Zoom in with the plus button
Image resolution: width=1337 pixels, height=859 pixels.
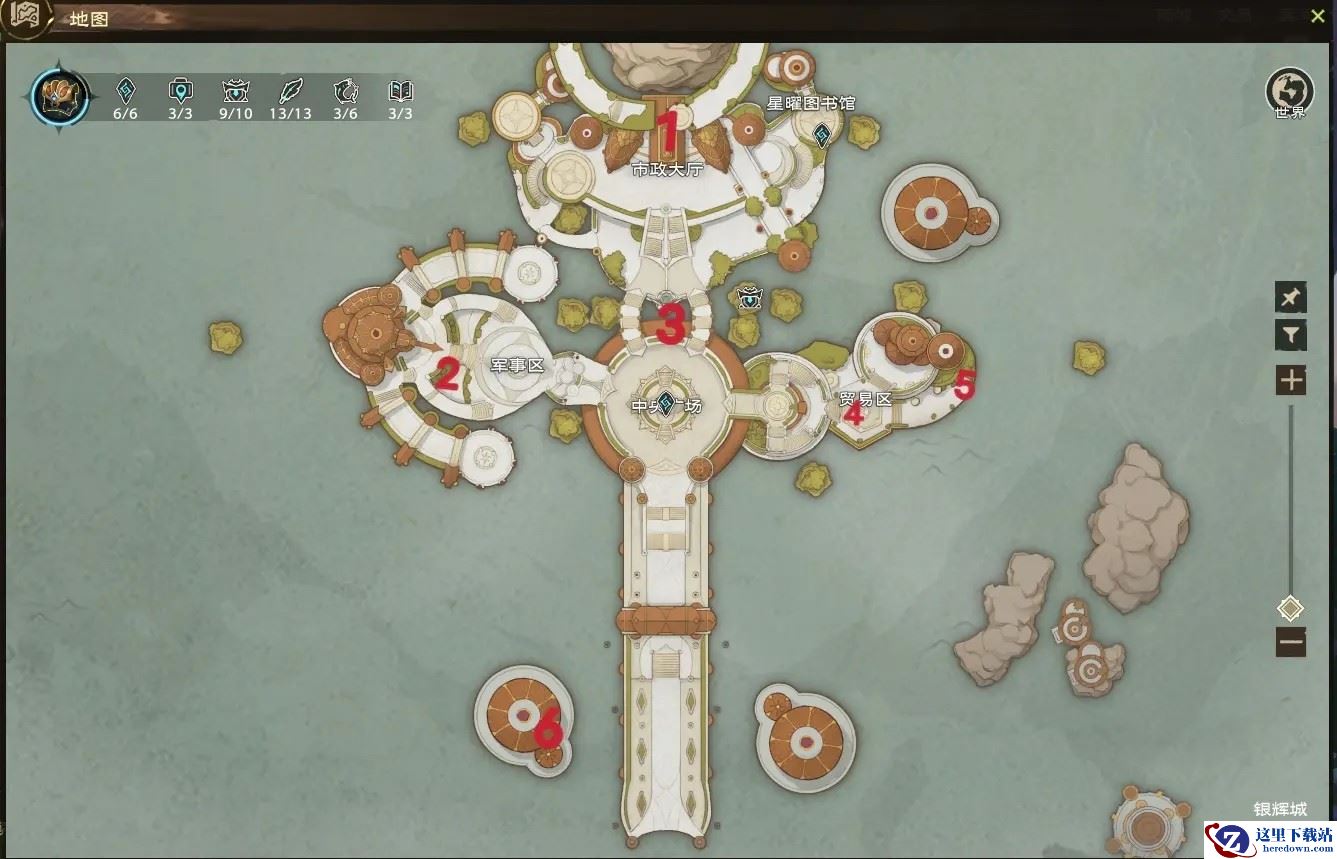[x=1290, y=380]
